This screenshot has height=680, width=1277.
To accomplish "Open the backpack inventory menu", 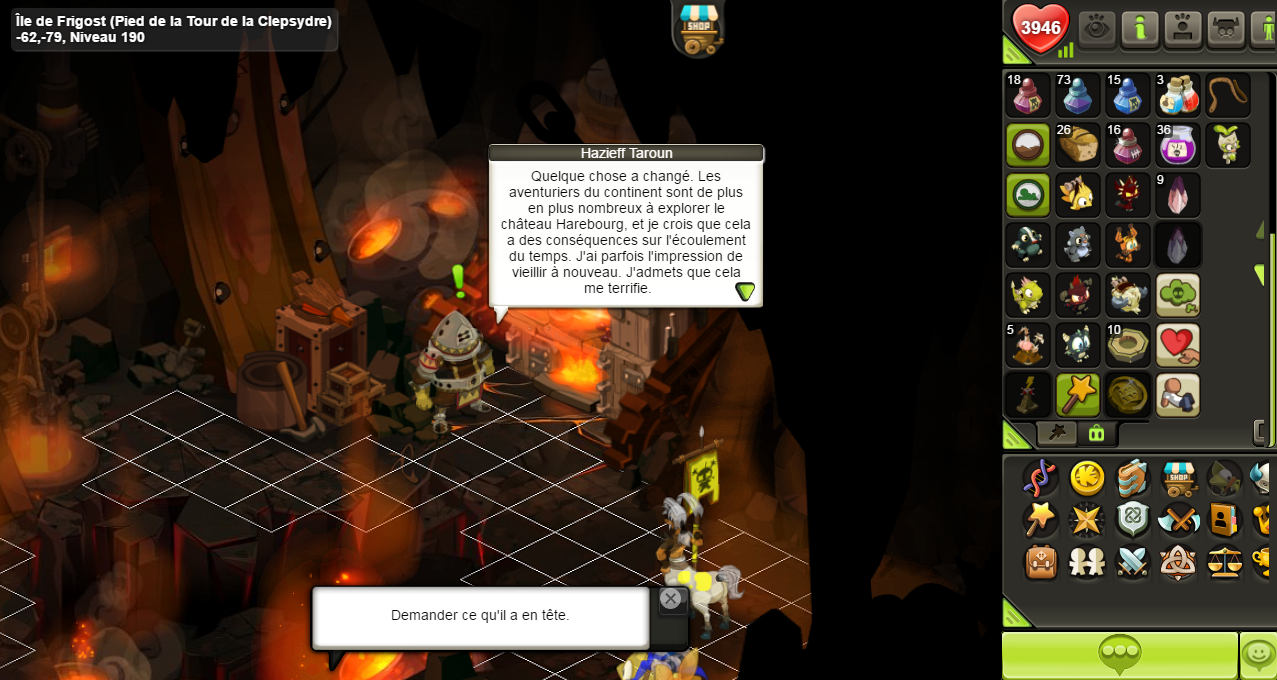I will (x=1041, y=562).
